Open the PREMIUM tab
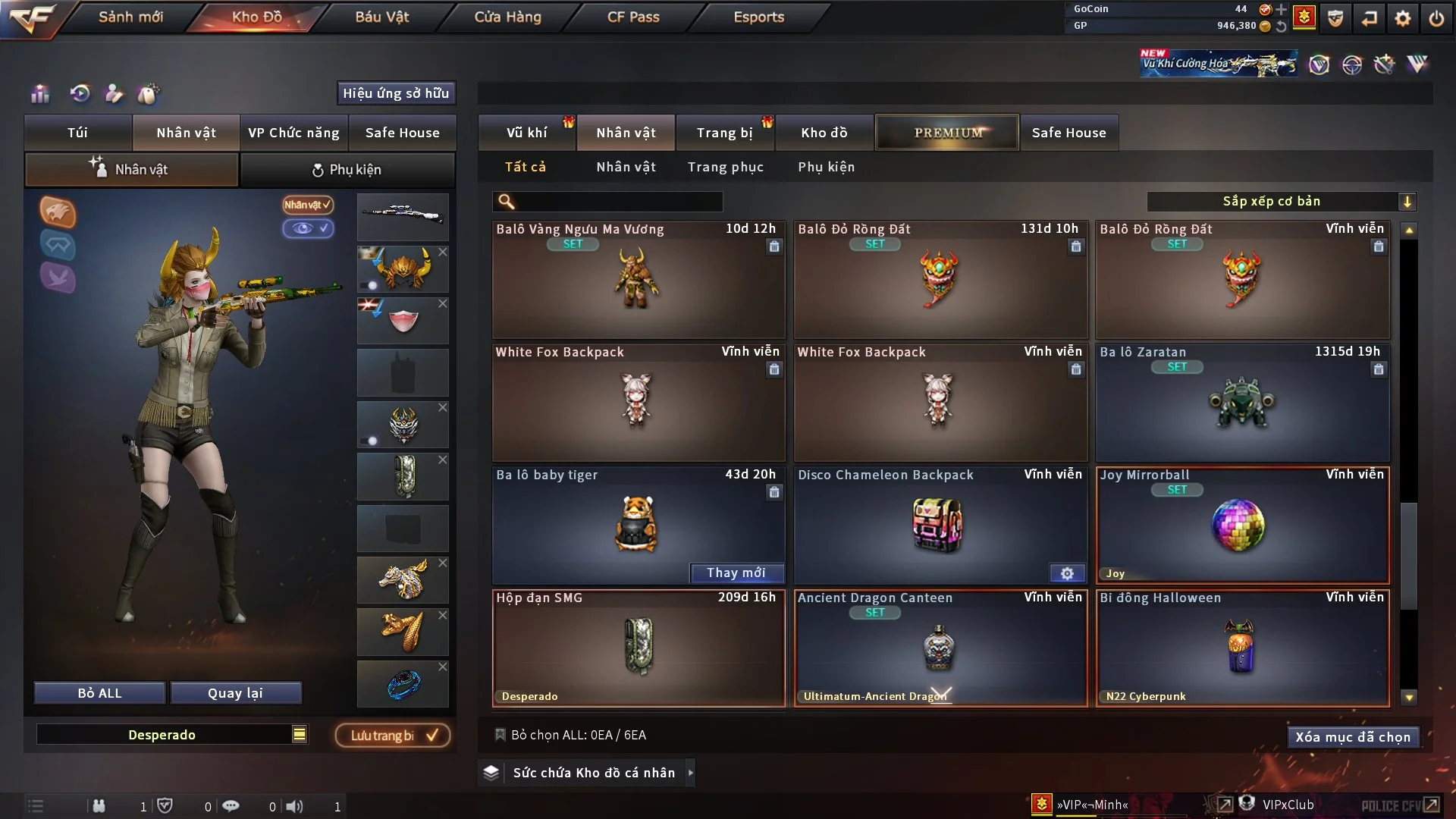 (947, 133)
